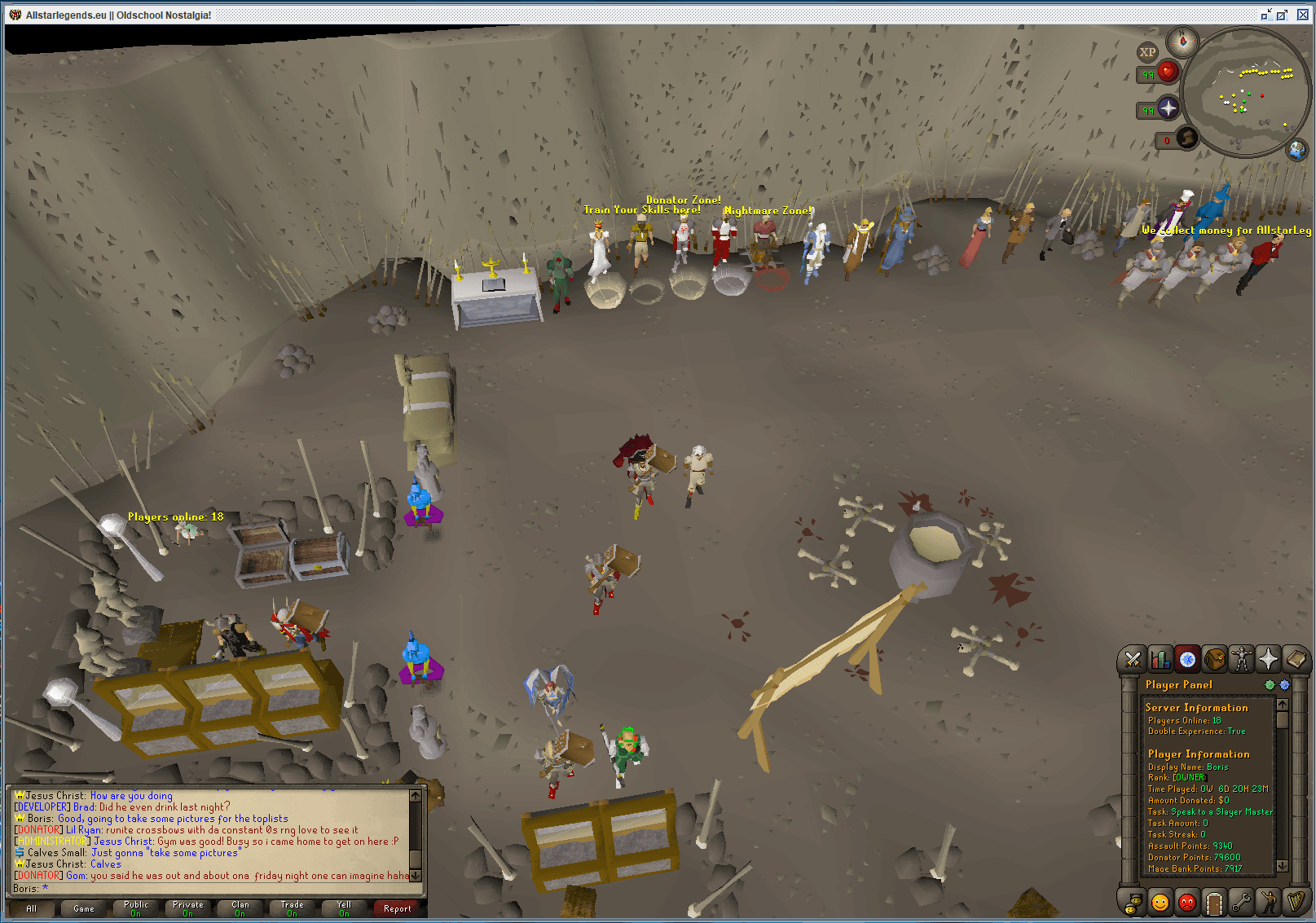Screen dimensions: 1316x923
Task: Switch to the Game chat tab
Action: [83, 908]
